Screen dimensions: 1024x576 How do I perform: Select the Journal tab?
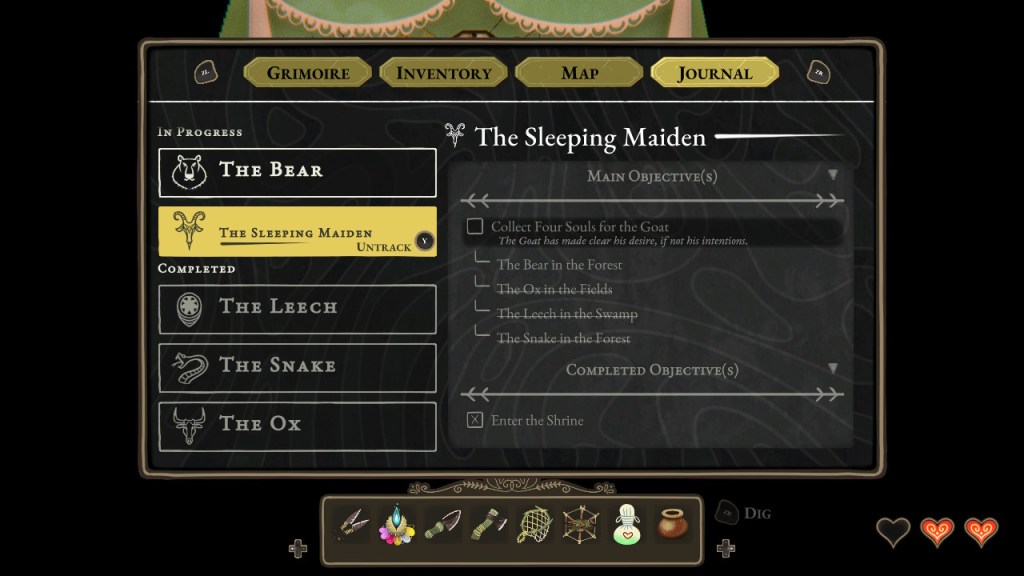714,73
